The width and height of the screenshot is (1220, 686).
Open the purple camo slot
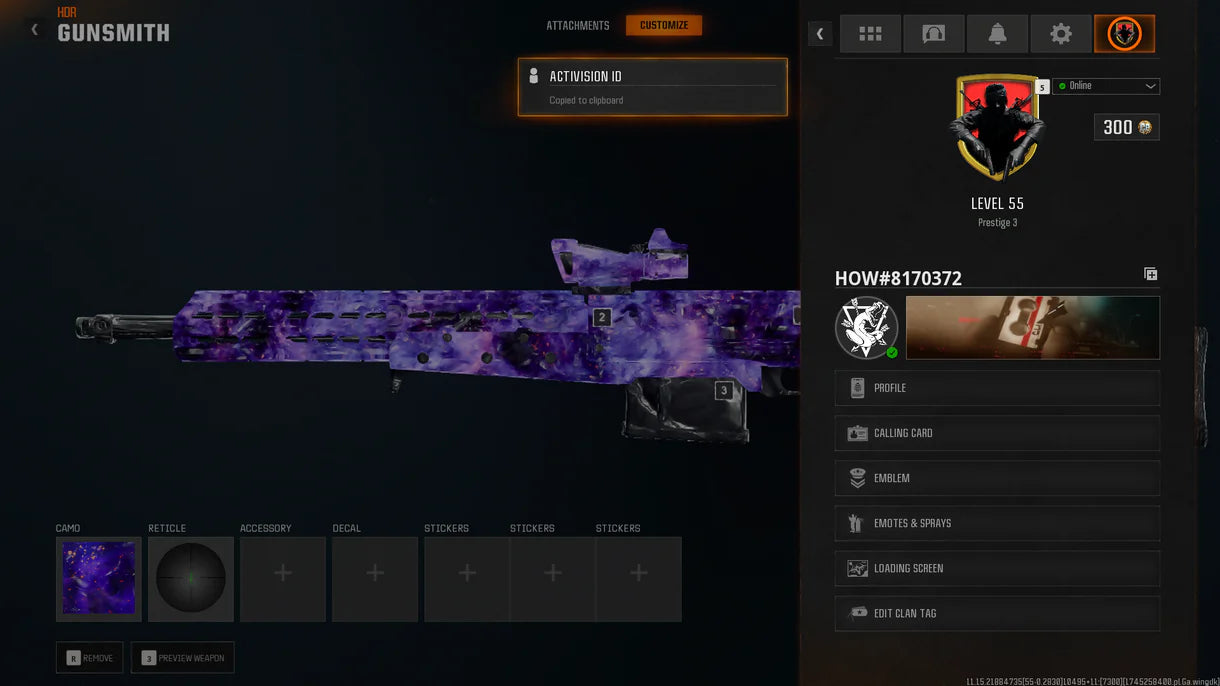pyautogui.click(x=99, y=579)
